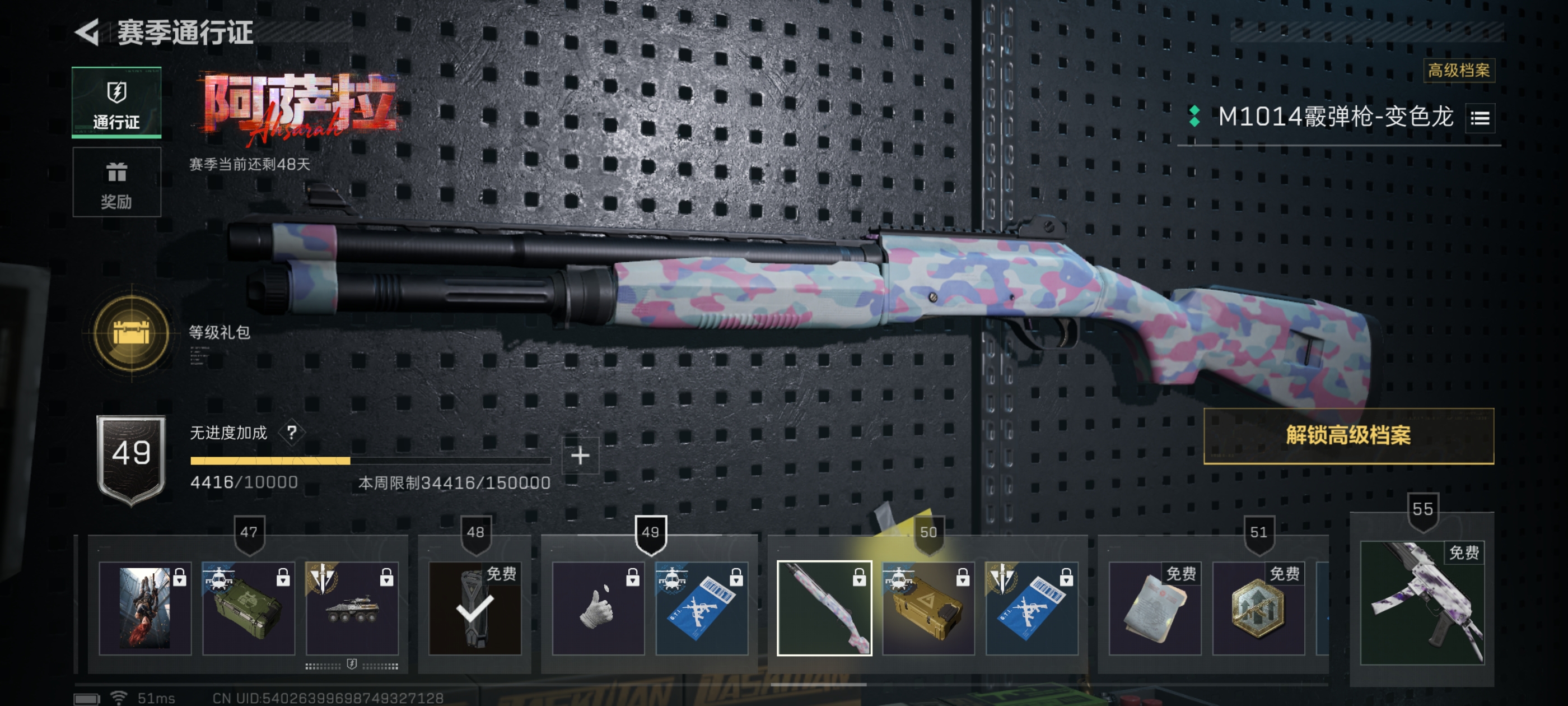Switch to the 通行证 tab
1568x706 pixels.
(x=116, y=103)
